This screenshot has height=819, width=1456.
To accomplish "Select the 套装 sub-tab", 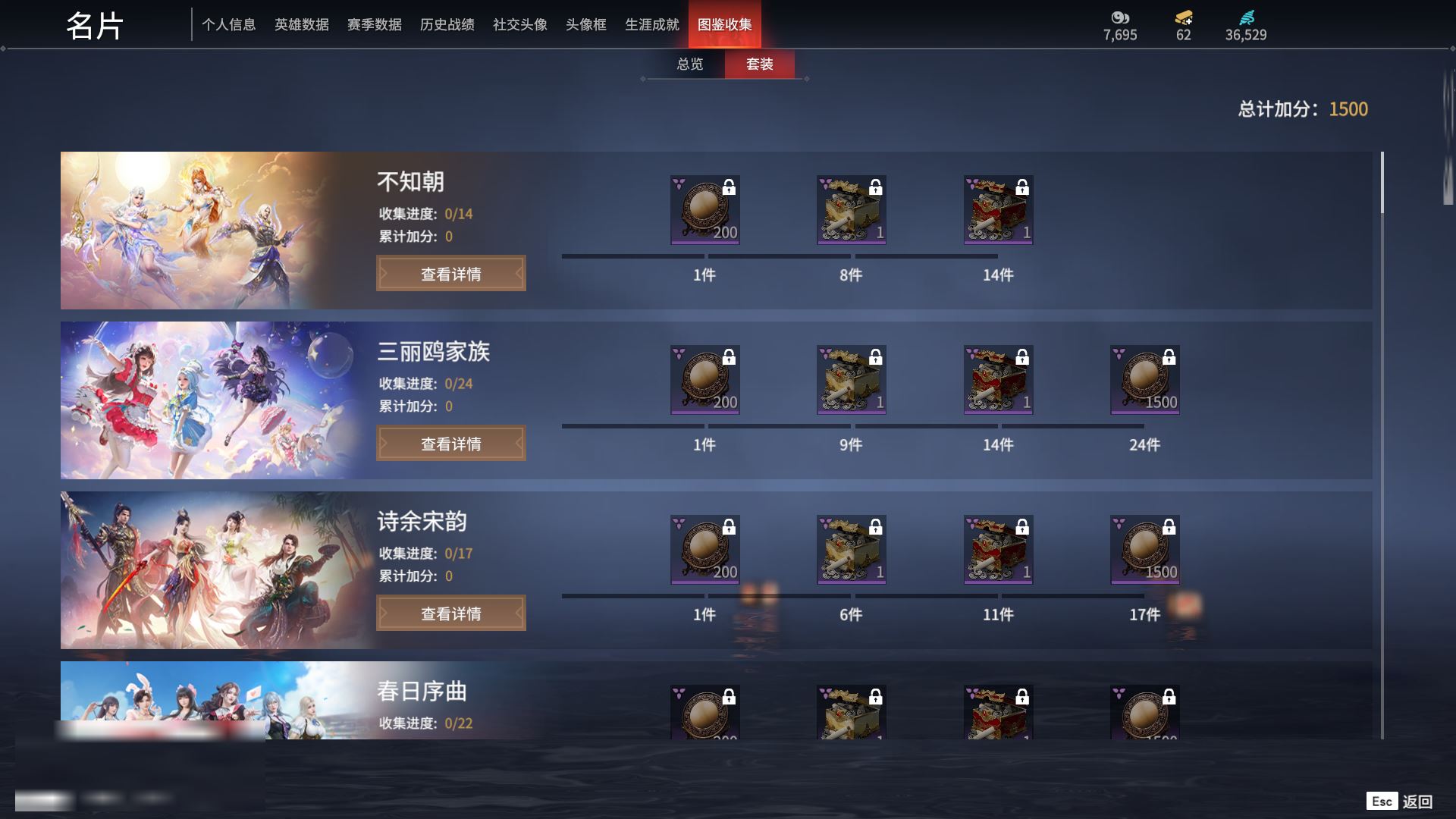I will click(x=759, y=64).
